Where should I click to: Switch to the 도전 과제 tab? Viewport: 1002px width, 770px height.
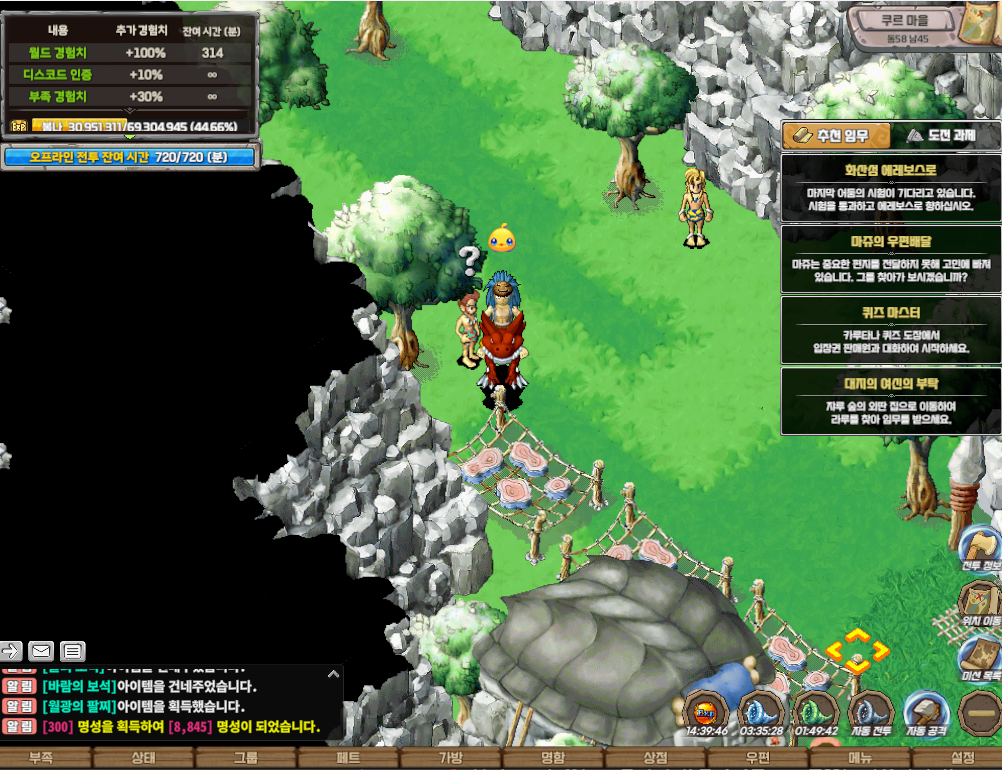(939, 136)
